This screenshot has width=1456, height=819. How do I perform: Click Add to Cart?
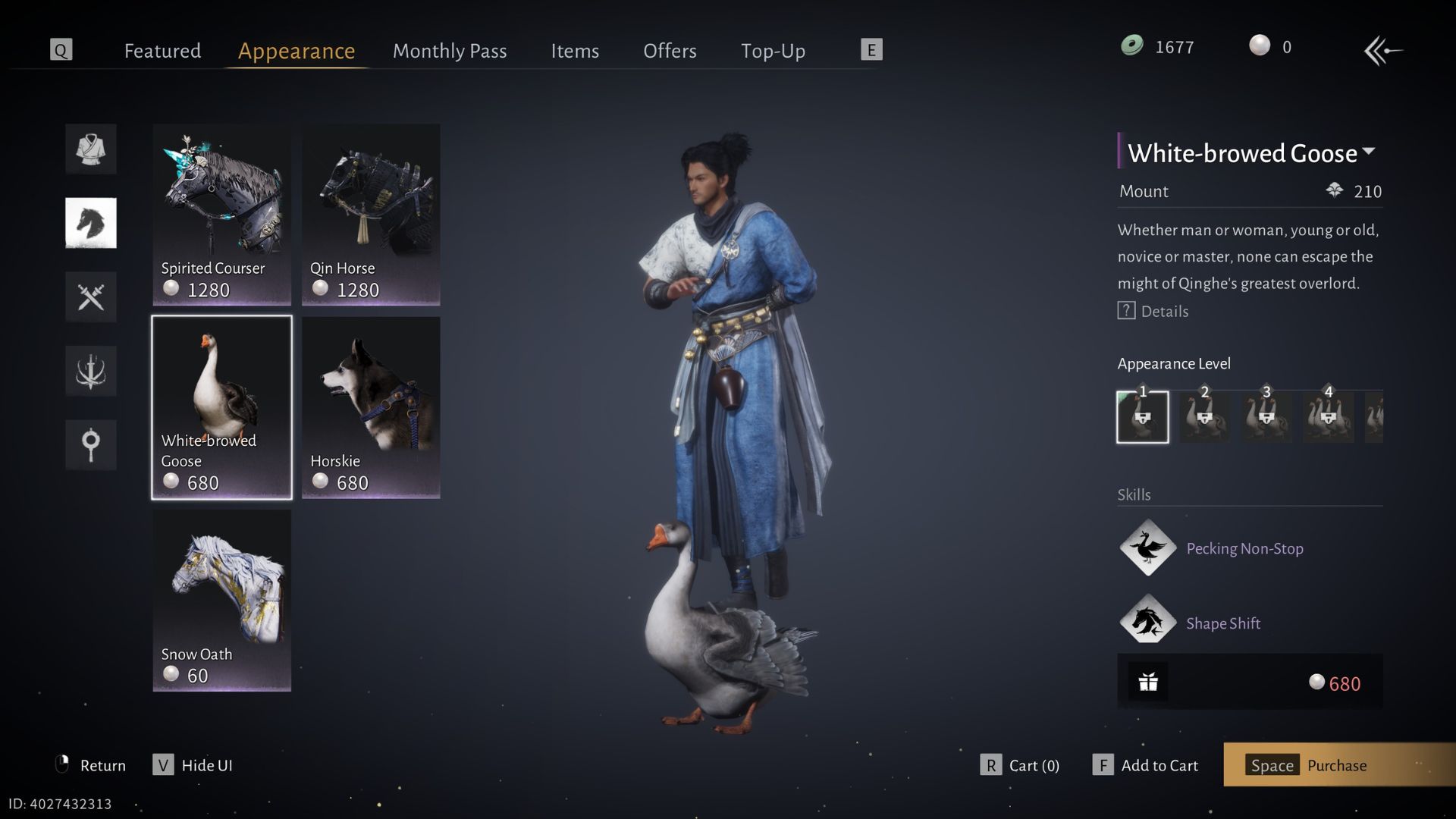(1159, 765)
